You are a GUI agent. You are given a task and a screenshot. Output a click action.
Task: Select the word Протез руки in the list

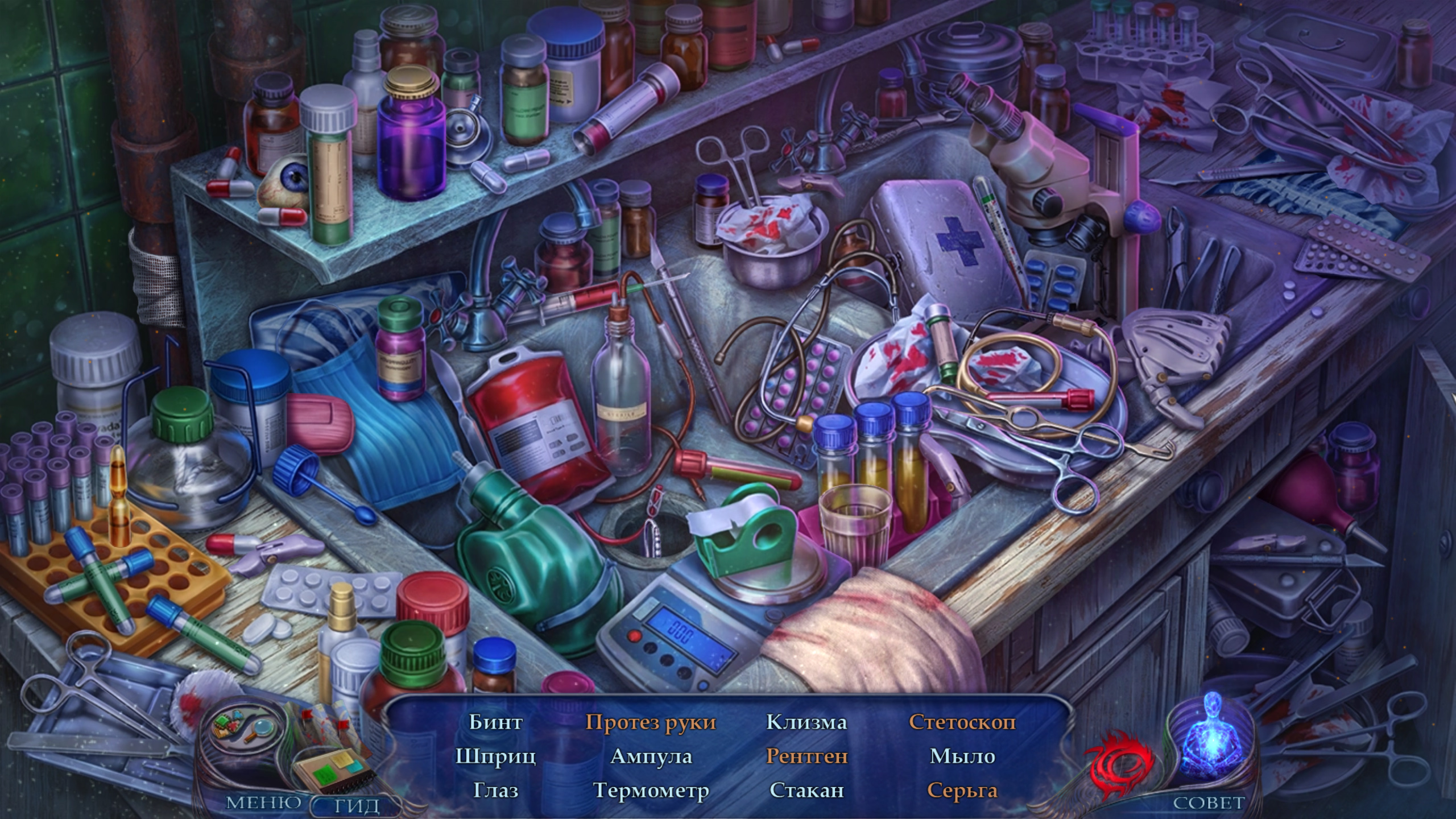coord(651,722)
